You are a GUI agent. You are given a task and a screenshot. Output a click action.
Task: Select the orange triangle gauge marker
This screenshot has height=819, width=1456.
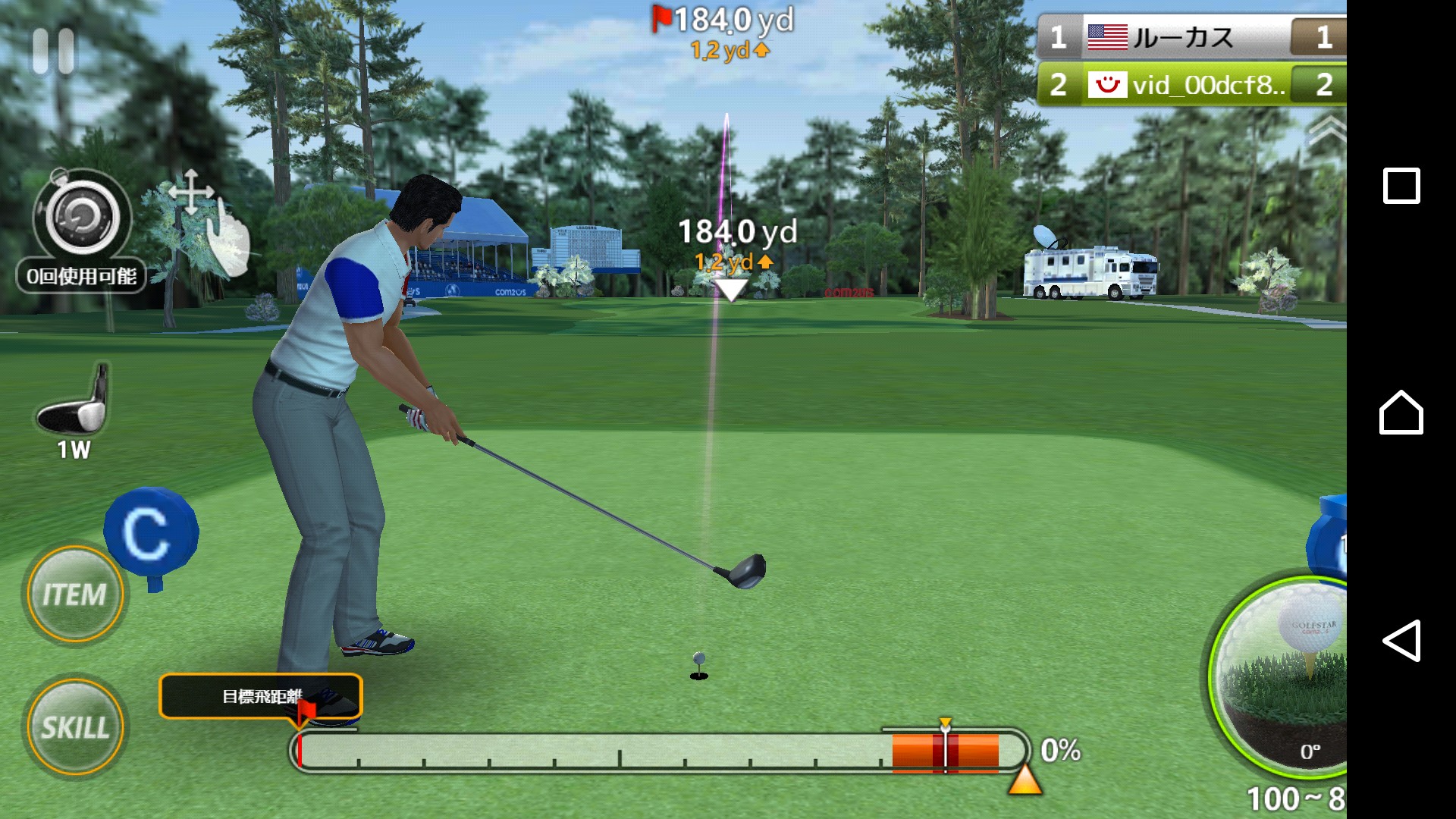1025,780
